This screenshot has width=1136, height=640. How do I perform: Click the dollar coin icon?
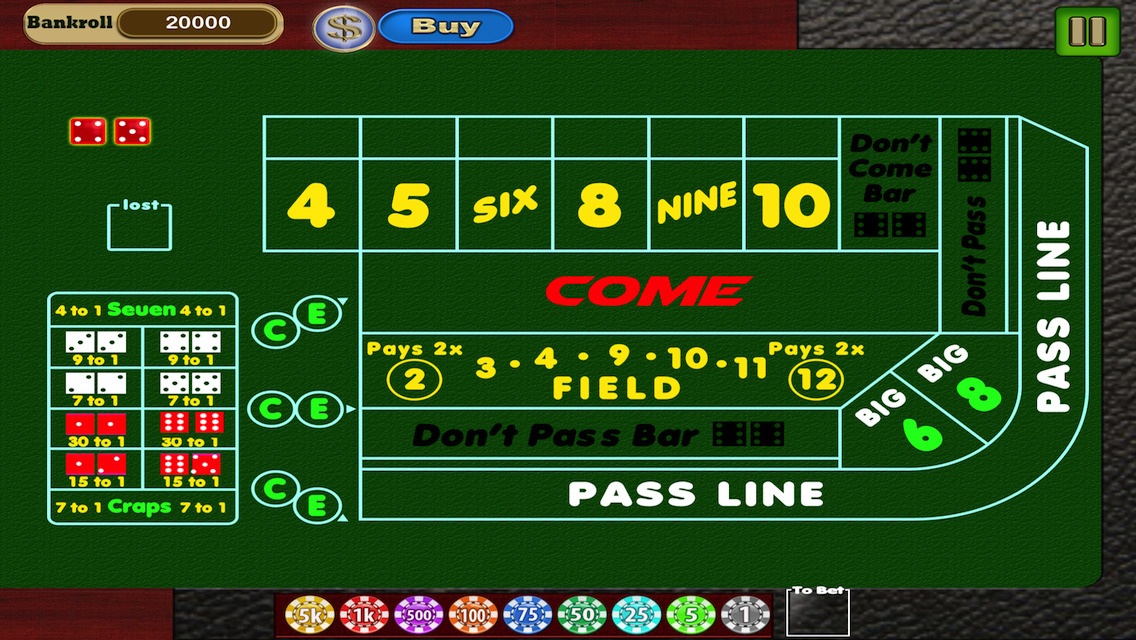[344, 28]
